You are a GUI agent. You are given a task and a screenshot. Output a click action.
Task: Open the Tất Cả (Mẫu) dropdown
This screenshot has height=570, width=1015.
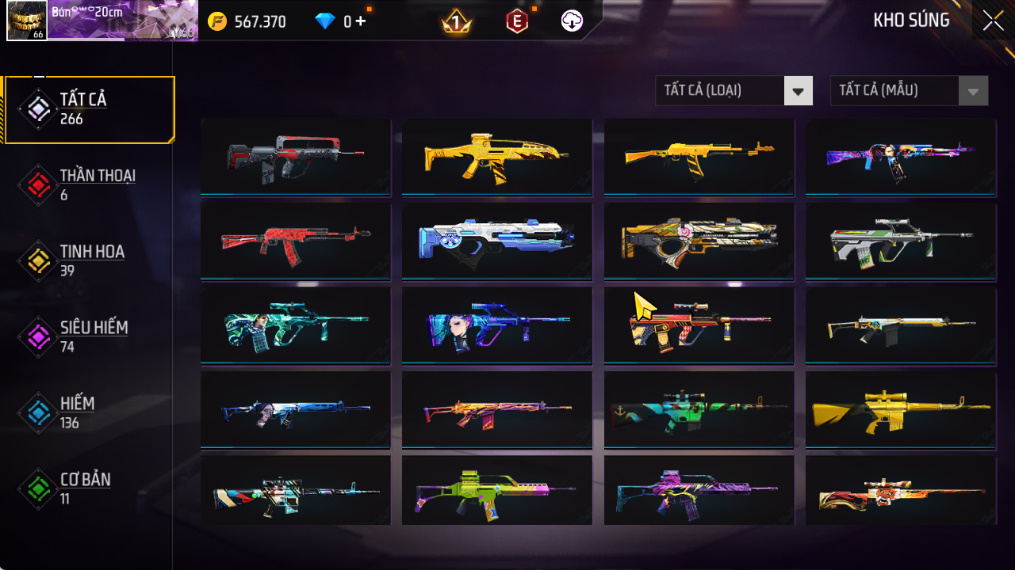point(908,91)
